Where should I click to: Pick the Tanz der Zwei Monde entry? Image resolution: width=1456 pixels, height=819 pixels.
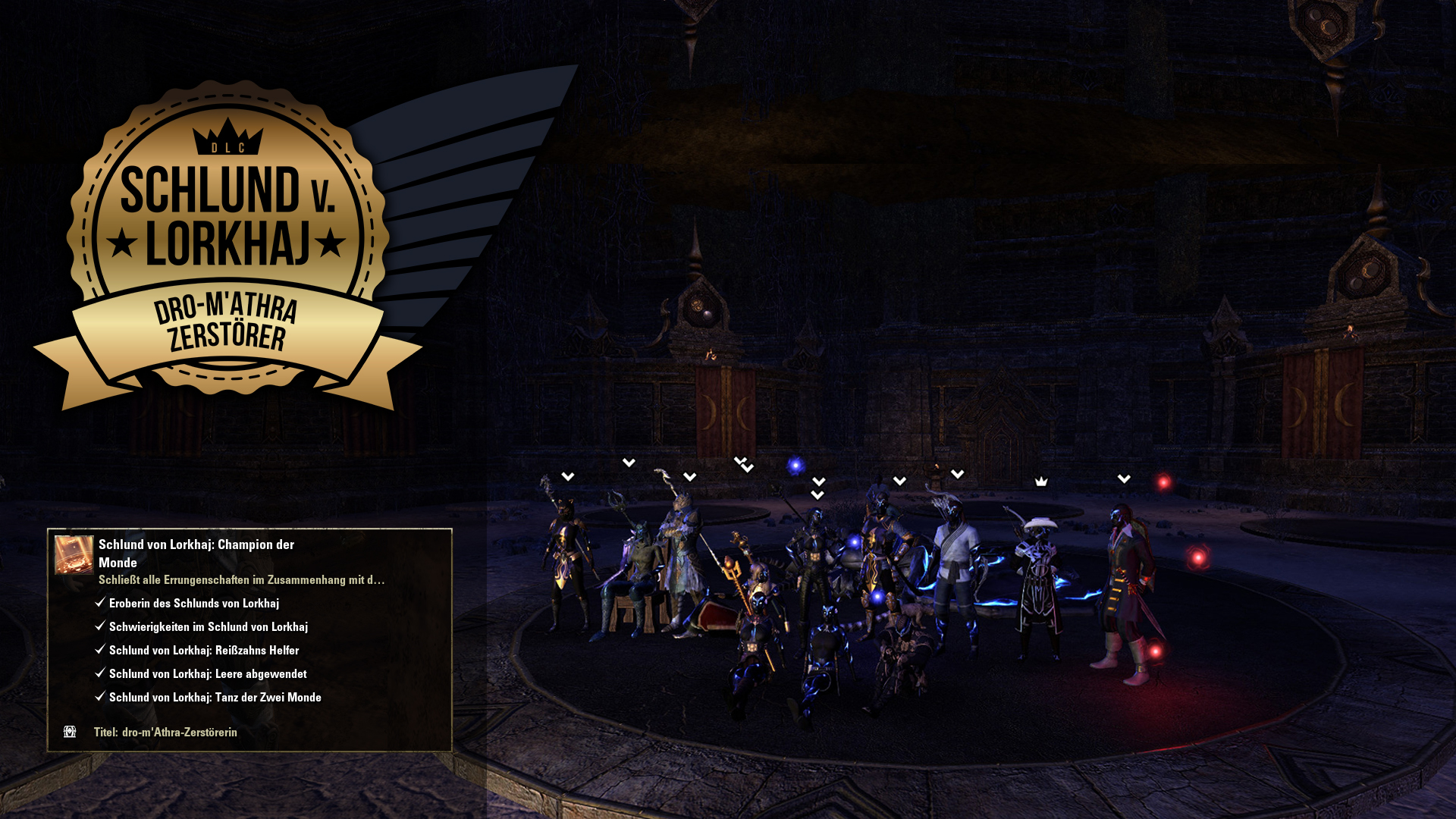(x=215, y=698)
